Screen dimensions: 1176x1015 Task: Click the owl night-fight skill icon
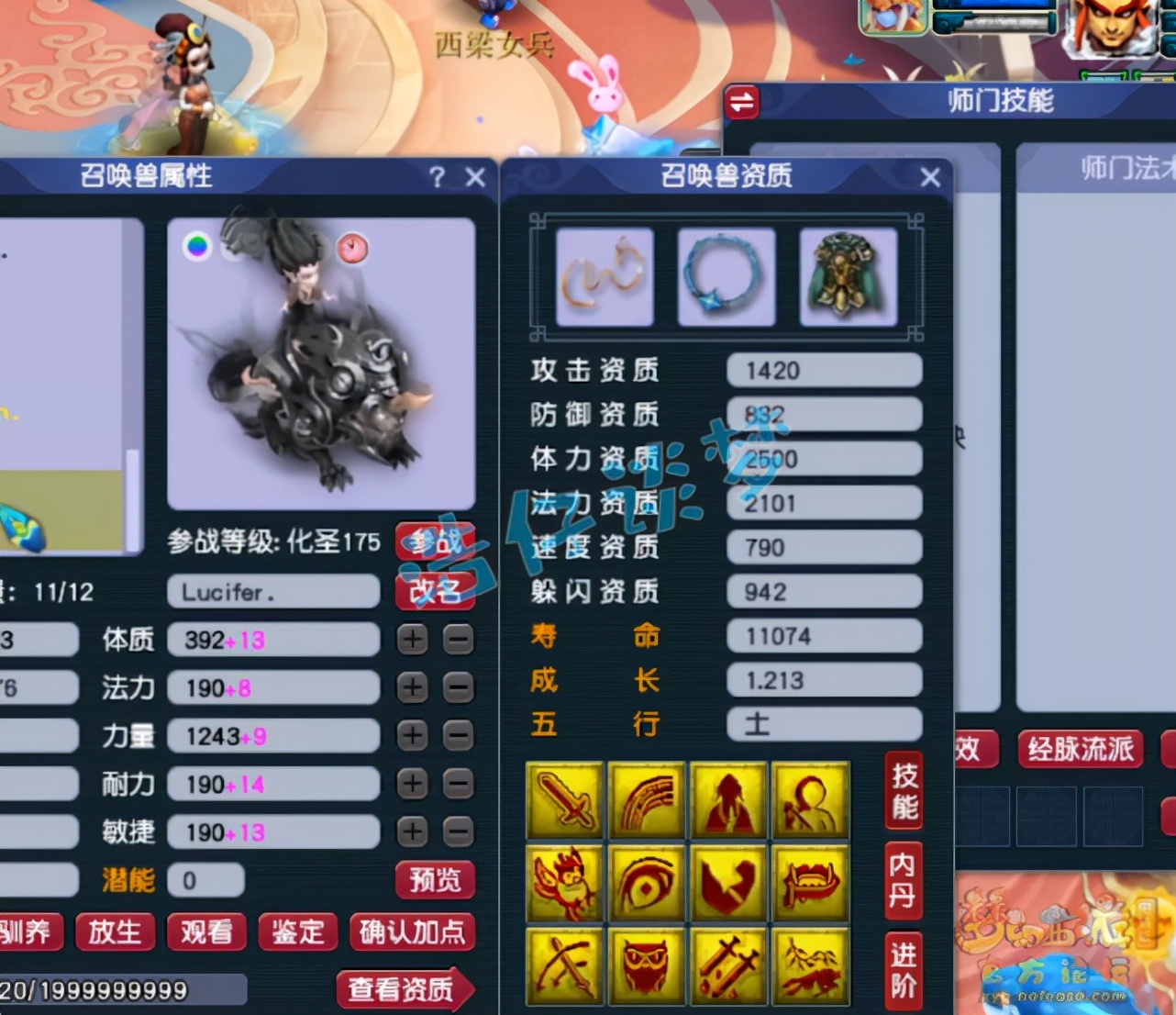(646, 965)
